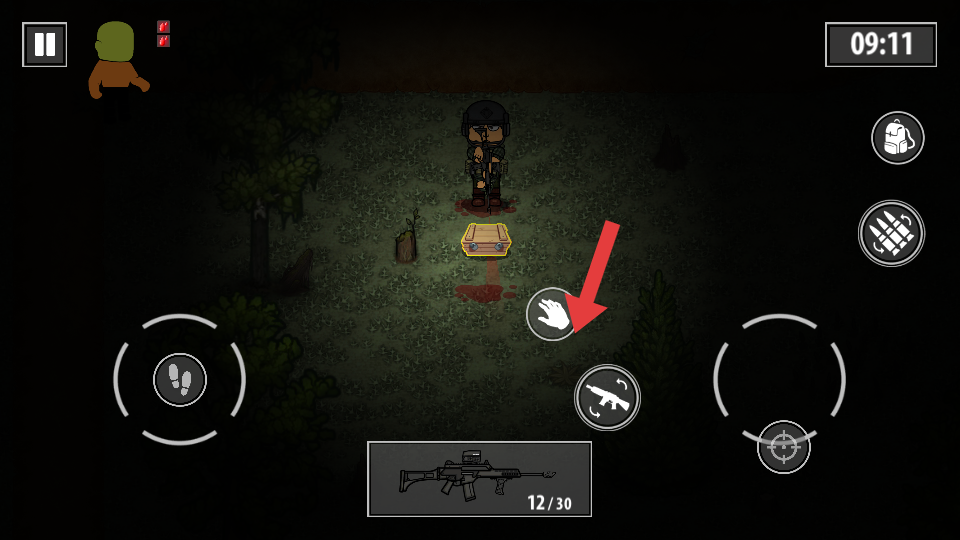
Task: Tap the ammo reload button
Action: tap(891, 234)
